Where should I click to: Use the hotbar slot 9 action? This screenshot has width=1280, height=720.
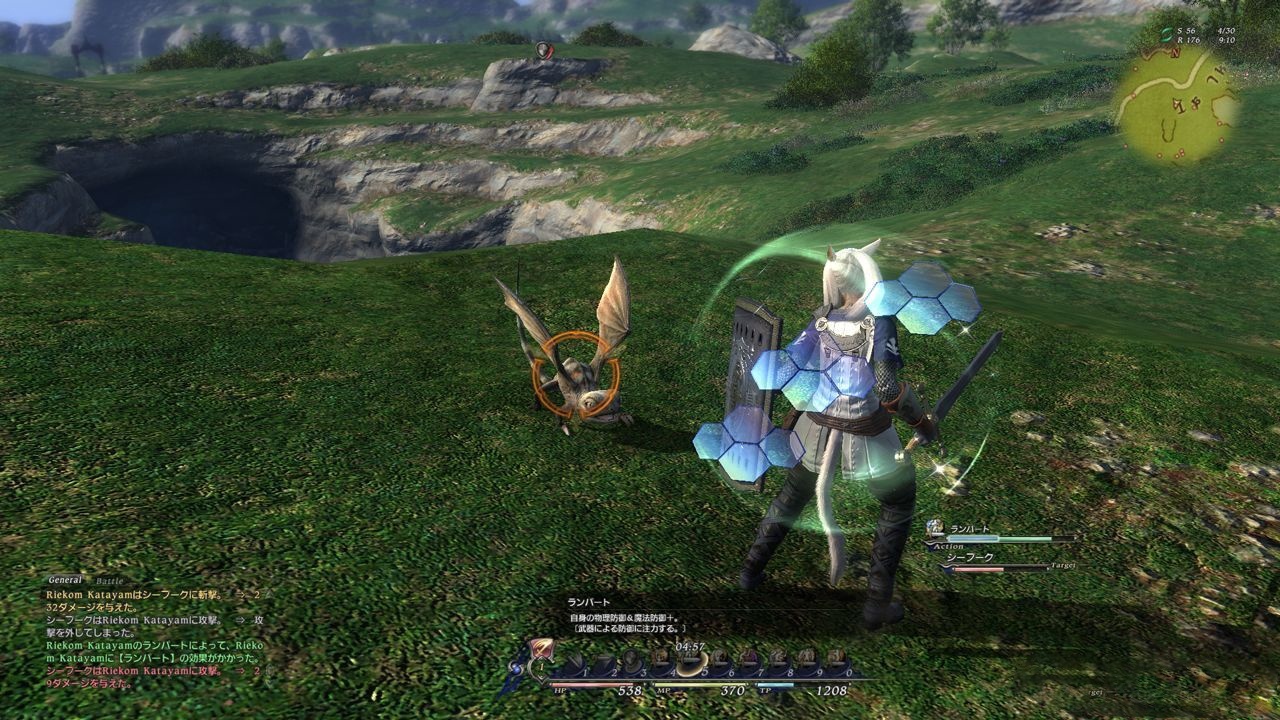coord(807,660)
